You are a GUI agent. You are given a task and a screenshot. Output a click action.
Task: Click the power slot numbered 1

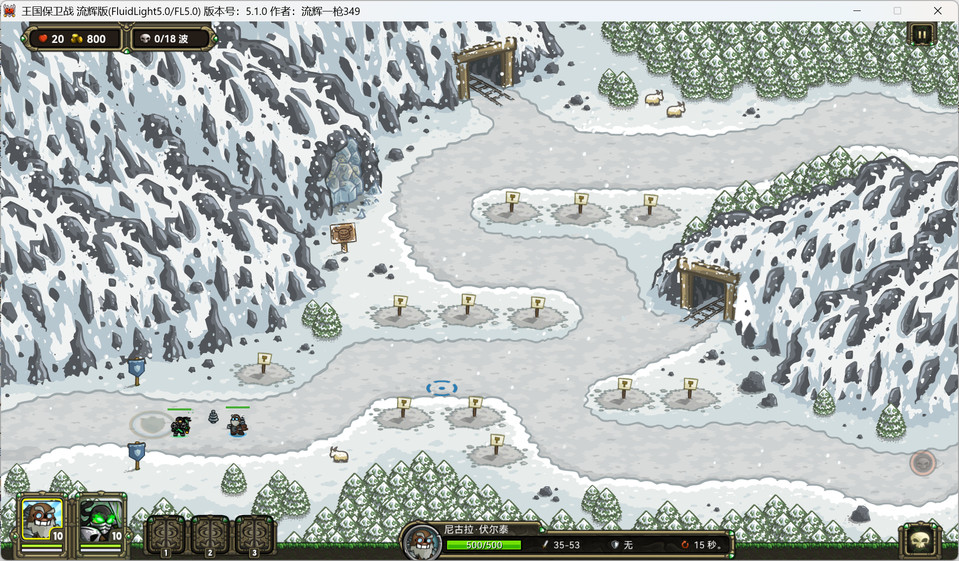(x=166, y=534)
